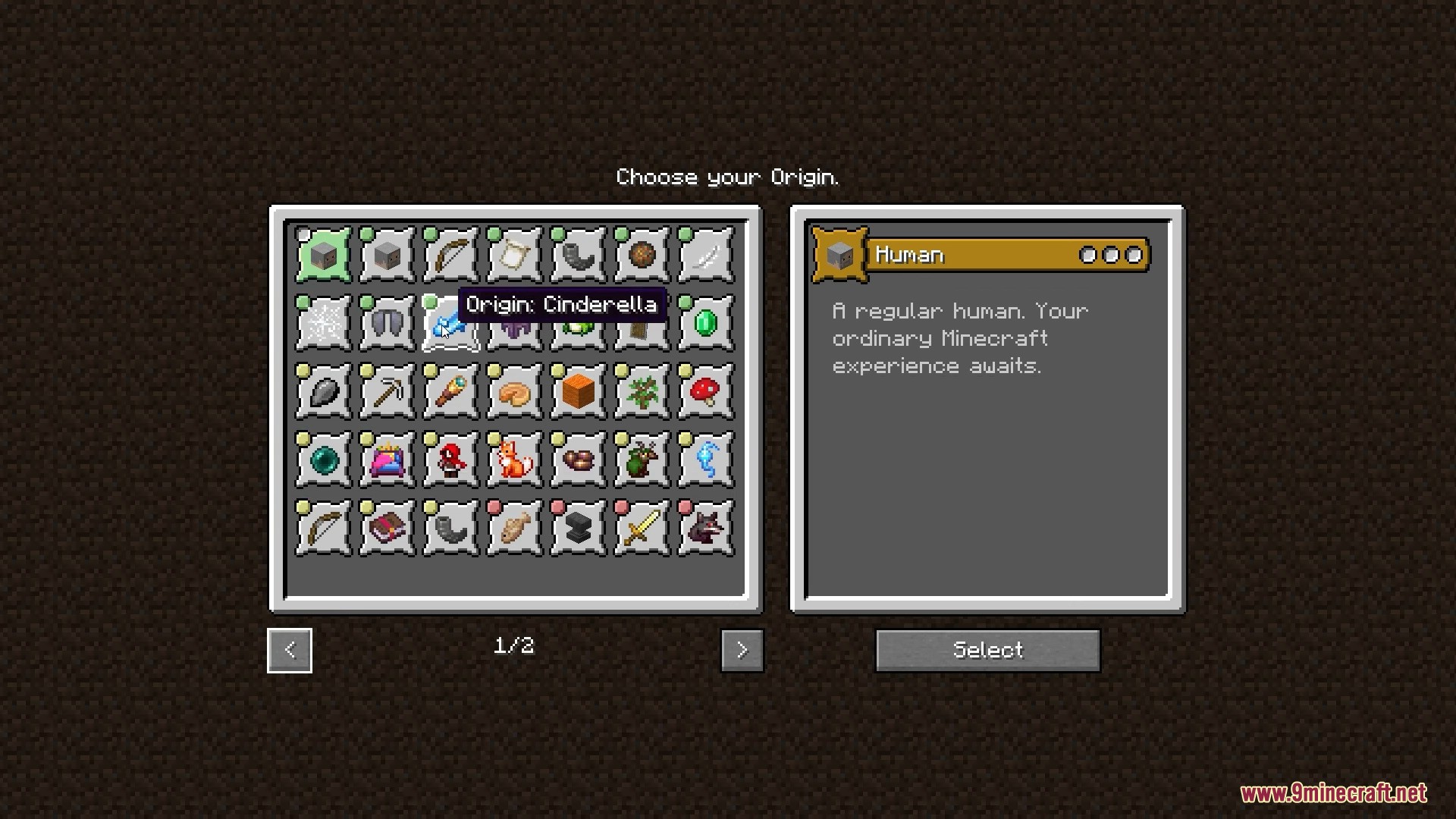Pick the golden sword origin
1456x819 pixels.
(x=642, y=529)
